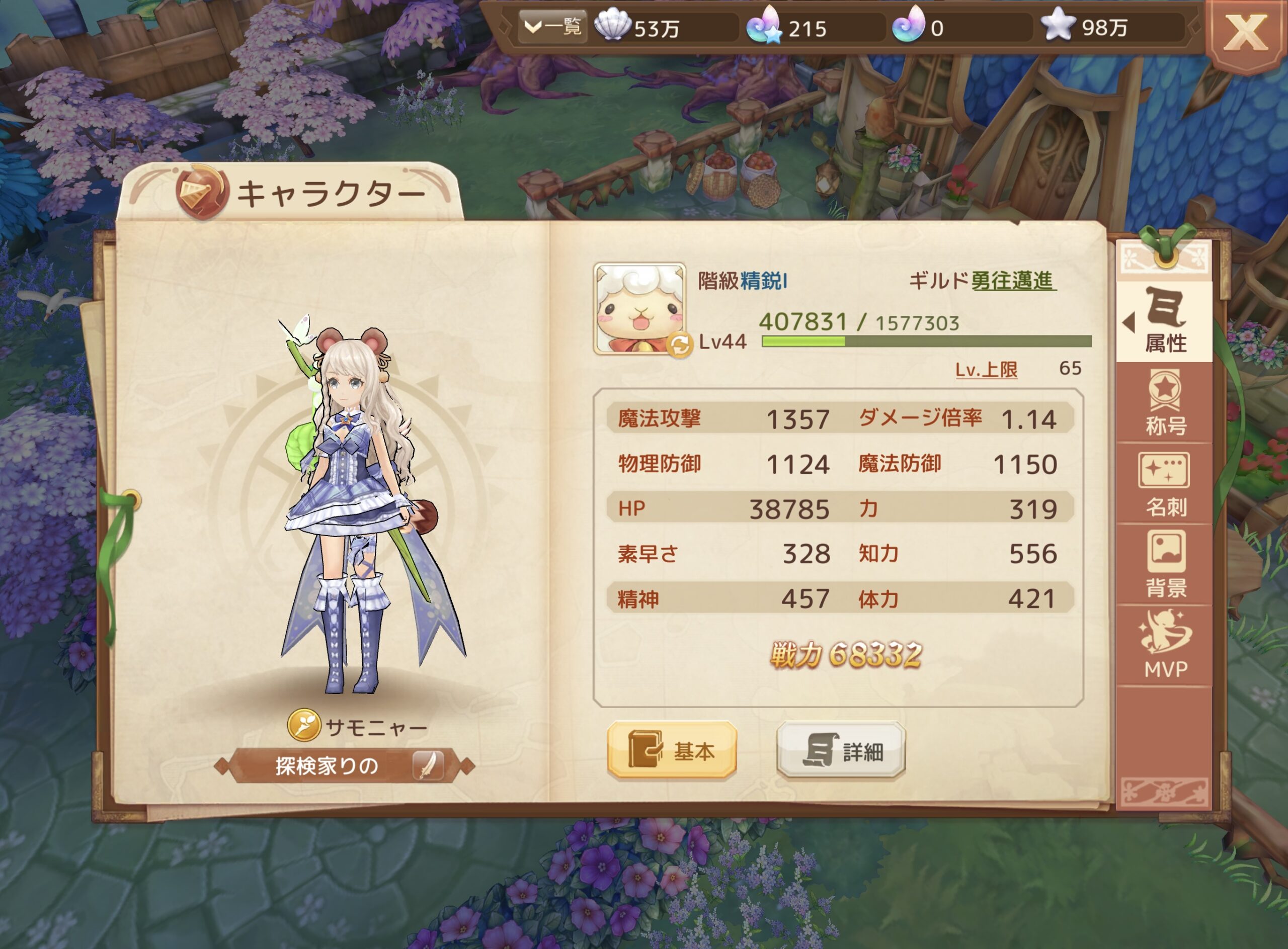Tap the サモニャー class icon

click(303, 725)
